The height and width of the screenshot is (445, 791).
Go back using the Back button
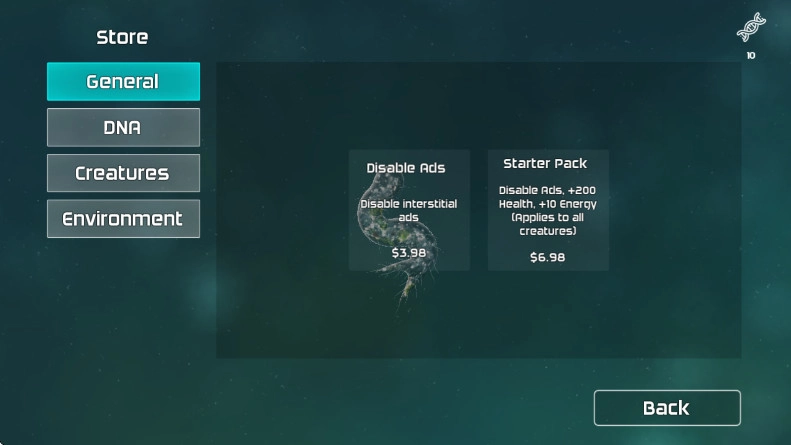667,408
